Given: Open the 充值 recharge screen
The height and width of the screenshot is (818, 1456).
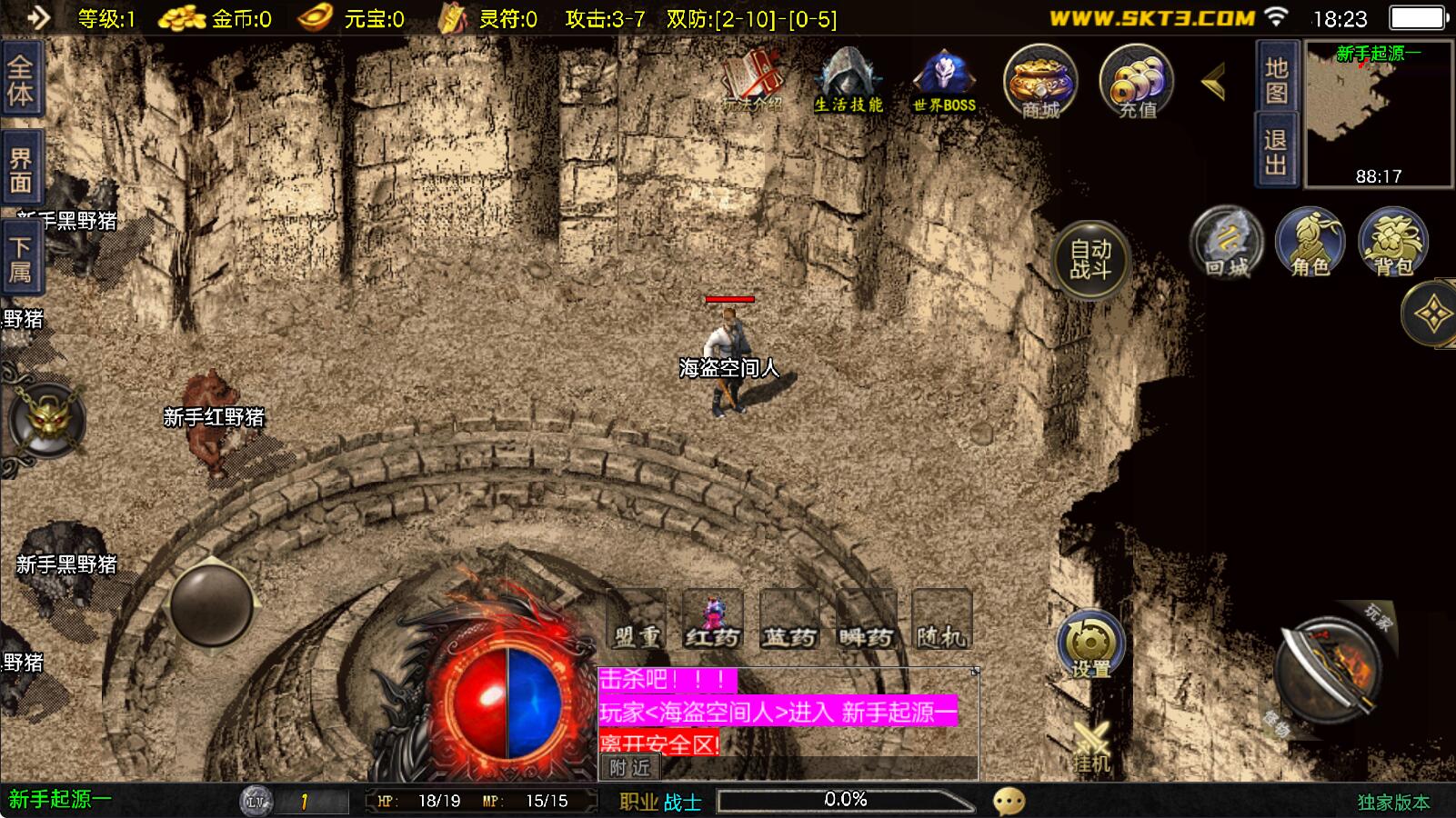Looking at the screenshot, I should point(1137,82).
